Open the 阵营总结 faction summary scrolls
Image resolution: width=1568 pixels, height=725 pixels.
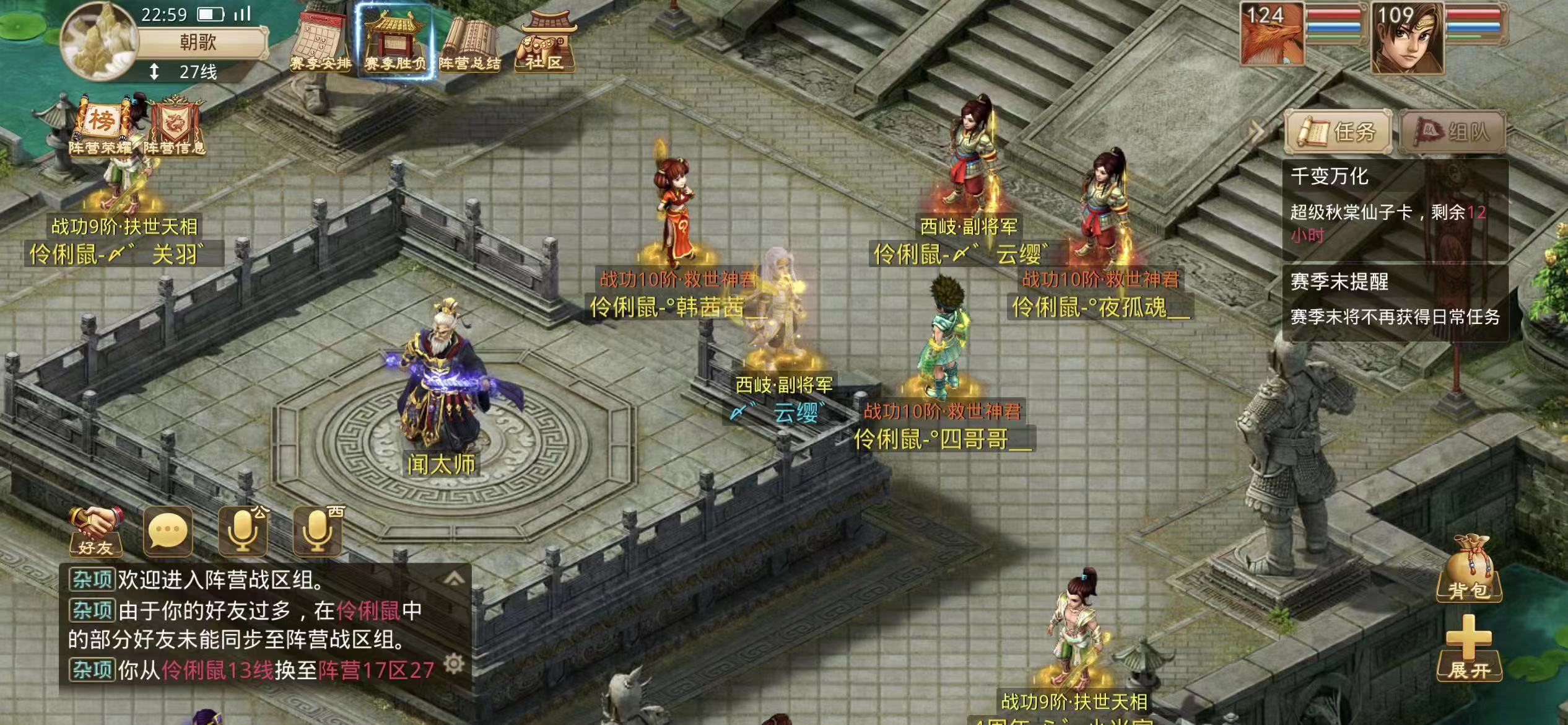pos(469,42)
